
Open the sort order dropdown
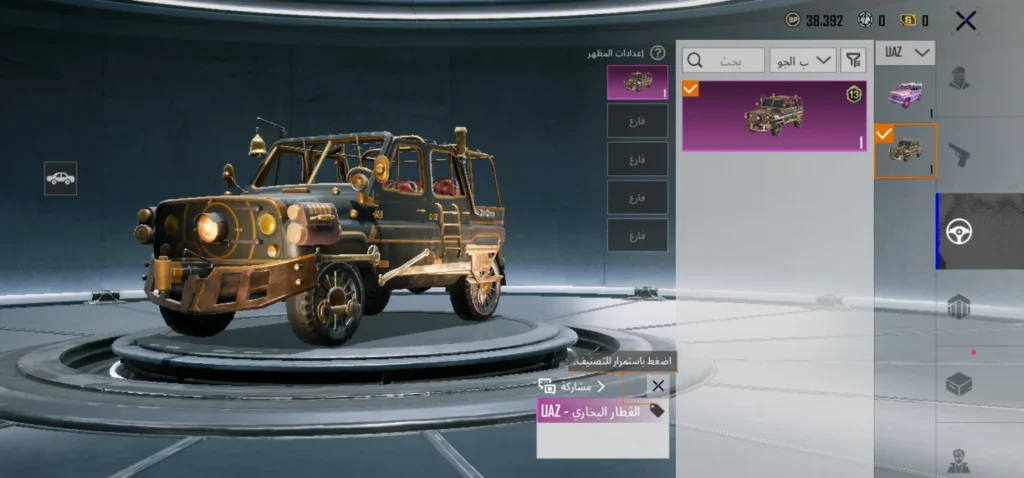coord(803,60)
